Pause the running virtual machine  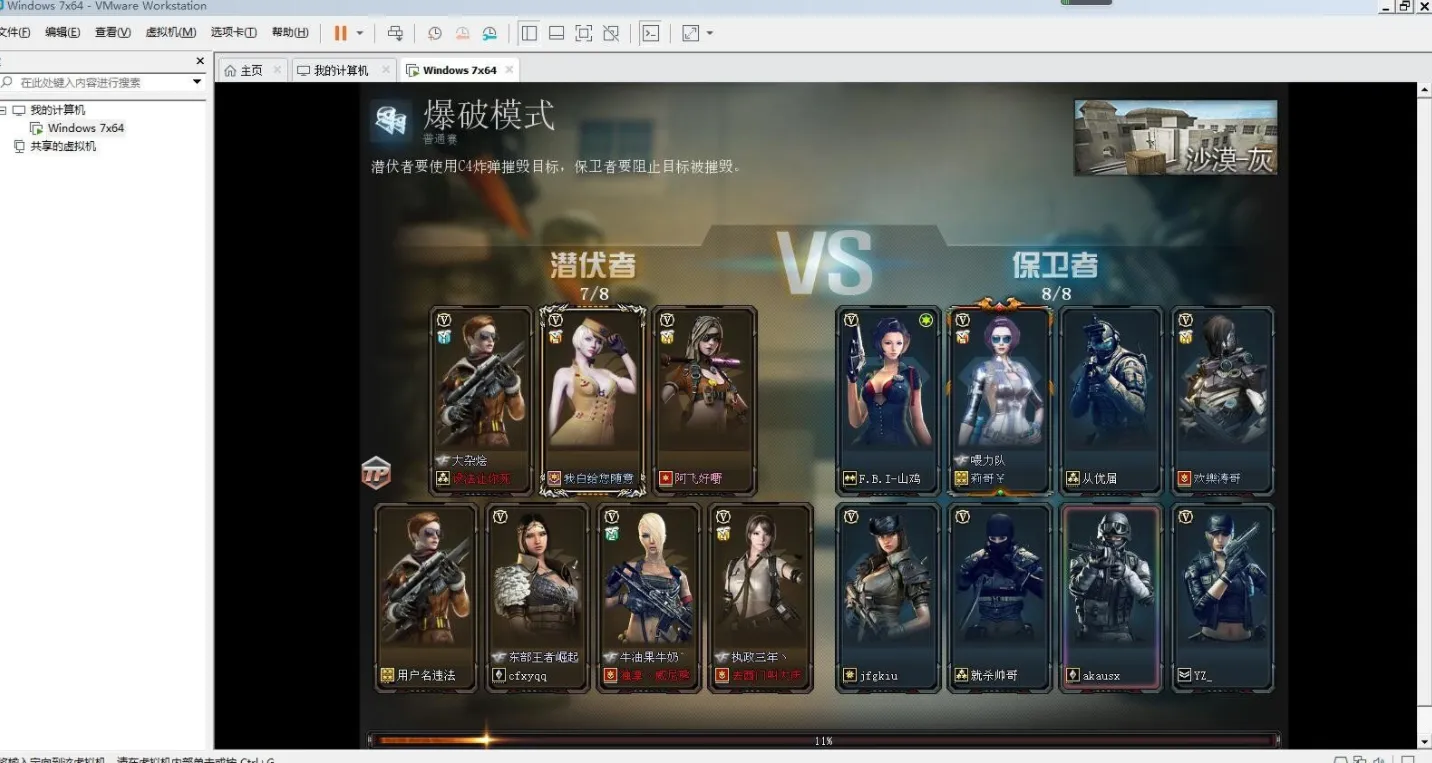point(341,33)
